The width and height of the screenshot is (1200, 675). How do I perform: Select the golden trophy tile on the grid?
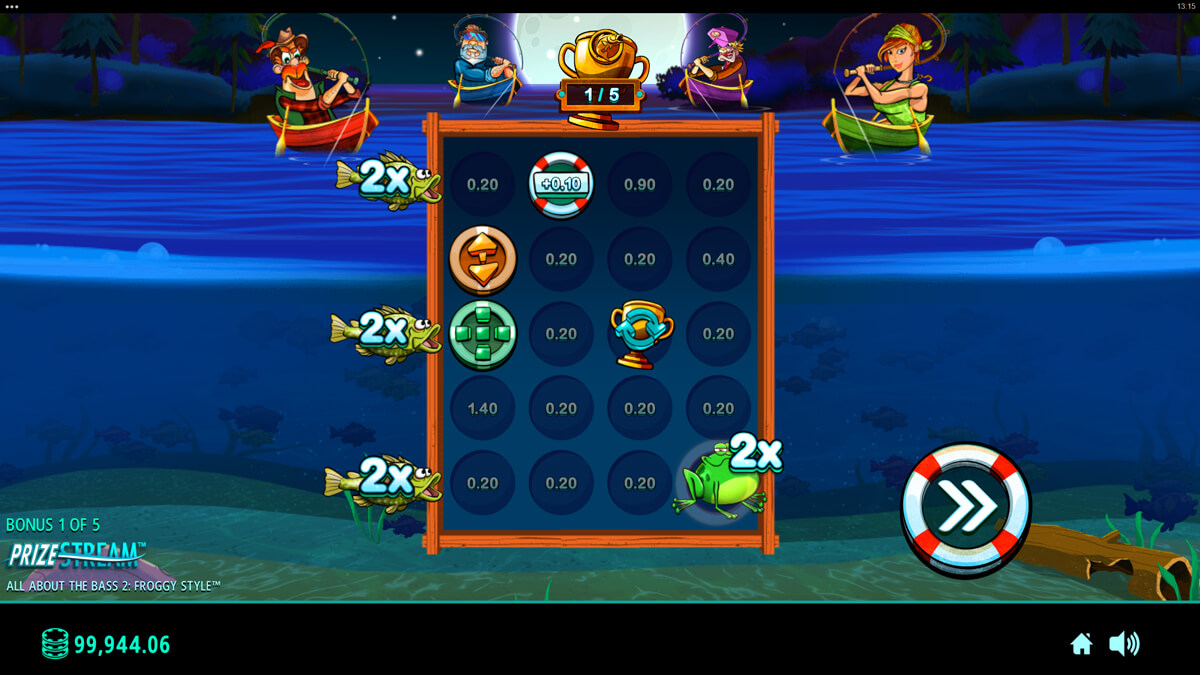640,334
